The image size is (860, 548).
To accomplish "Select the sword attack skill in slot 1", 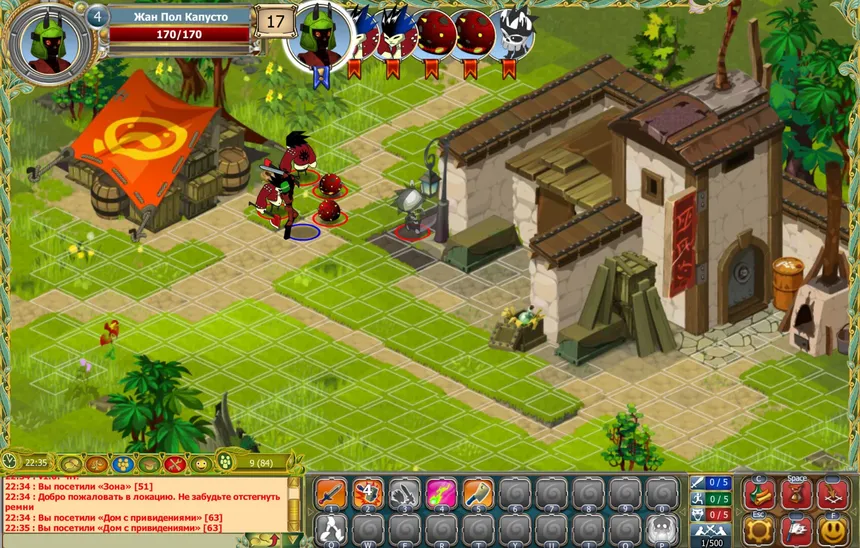I will tap(332, 494).
